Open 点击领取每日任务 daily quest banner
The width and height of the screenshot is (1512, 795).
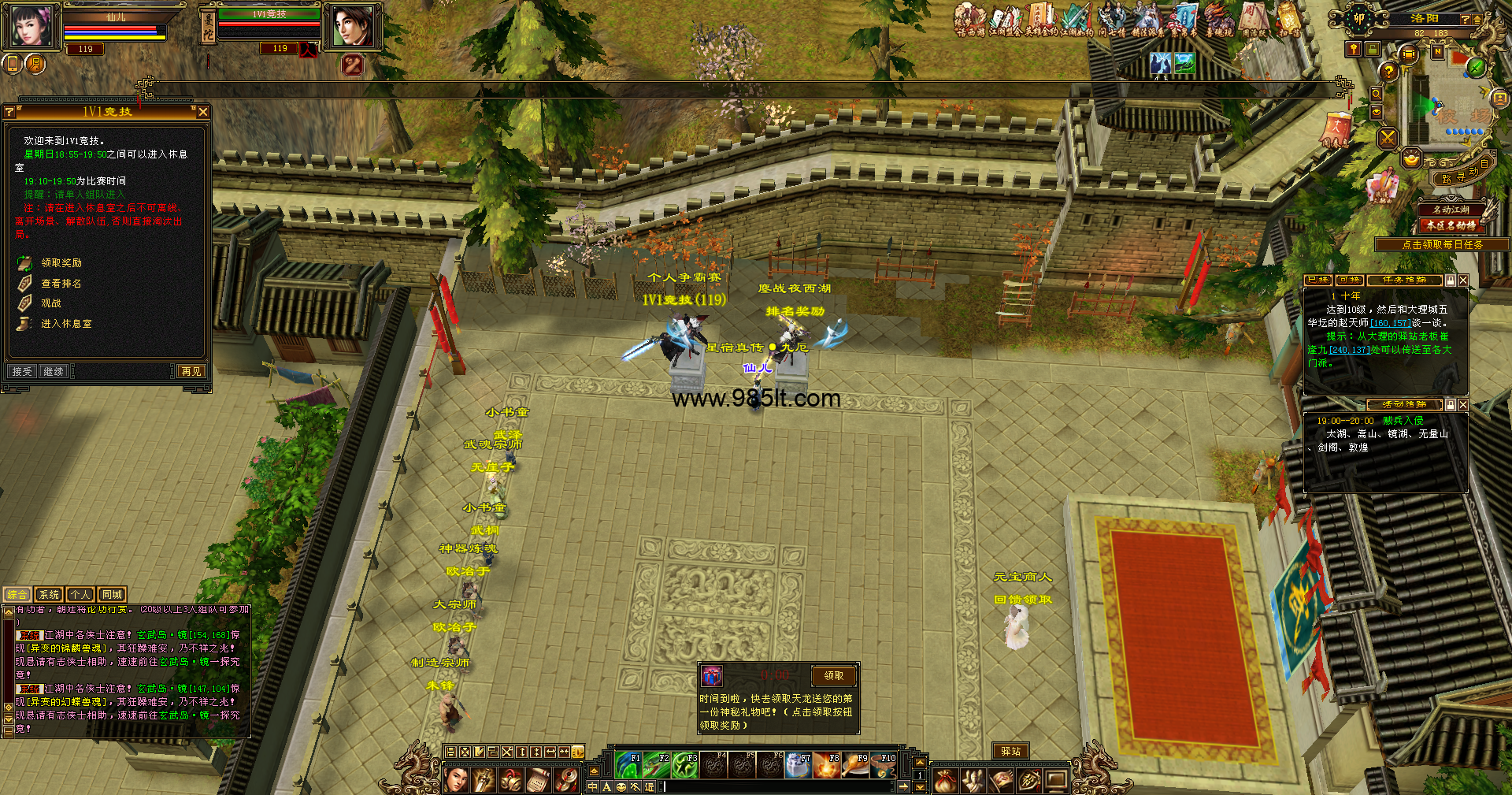[1442, 245]
